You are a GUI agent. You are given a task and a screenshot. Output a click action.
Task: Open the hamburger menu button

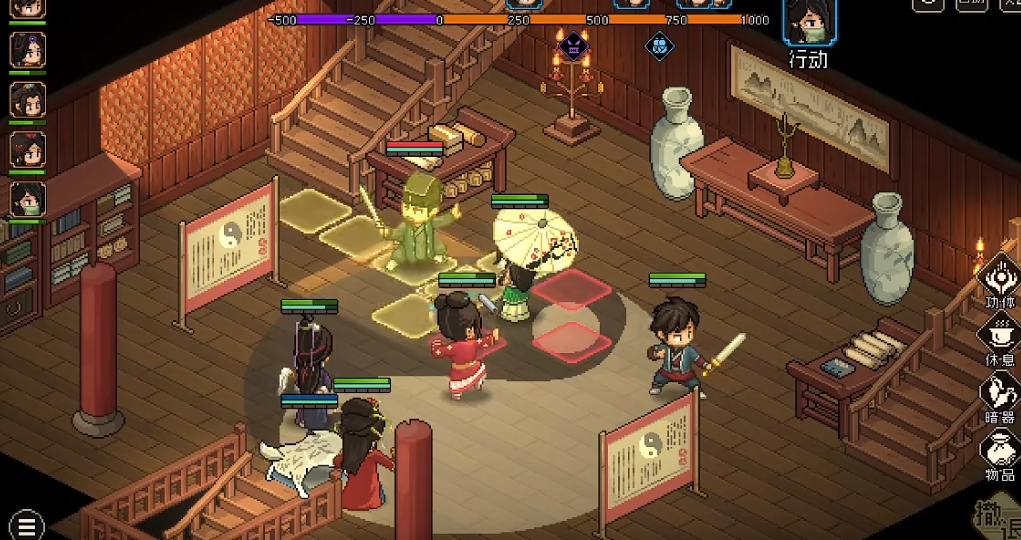click(x=26, y=524)
